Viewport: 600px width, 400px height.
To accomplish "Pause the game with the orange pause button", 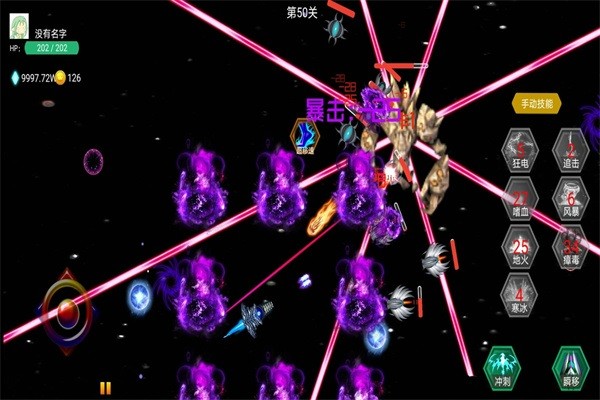I will (105, 389).
